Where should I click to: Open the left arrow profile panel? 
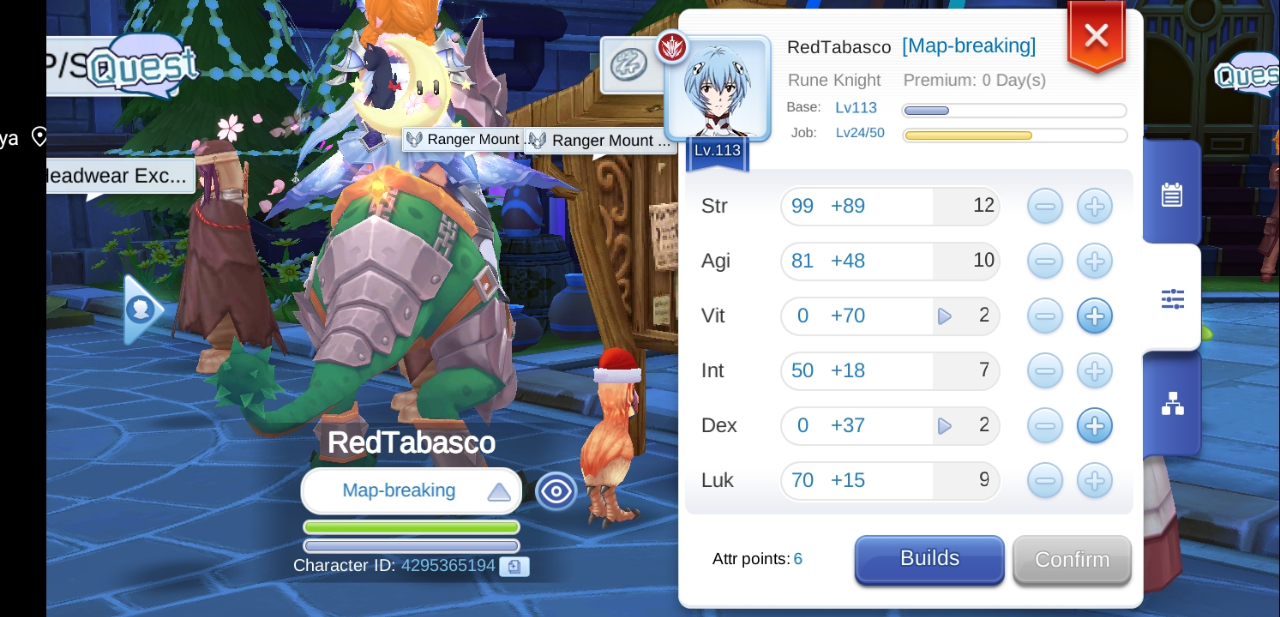coord(142,310)
